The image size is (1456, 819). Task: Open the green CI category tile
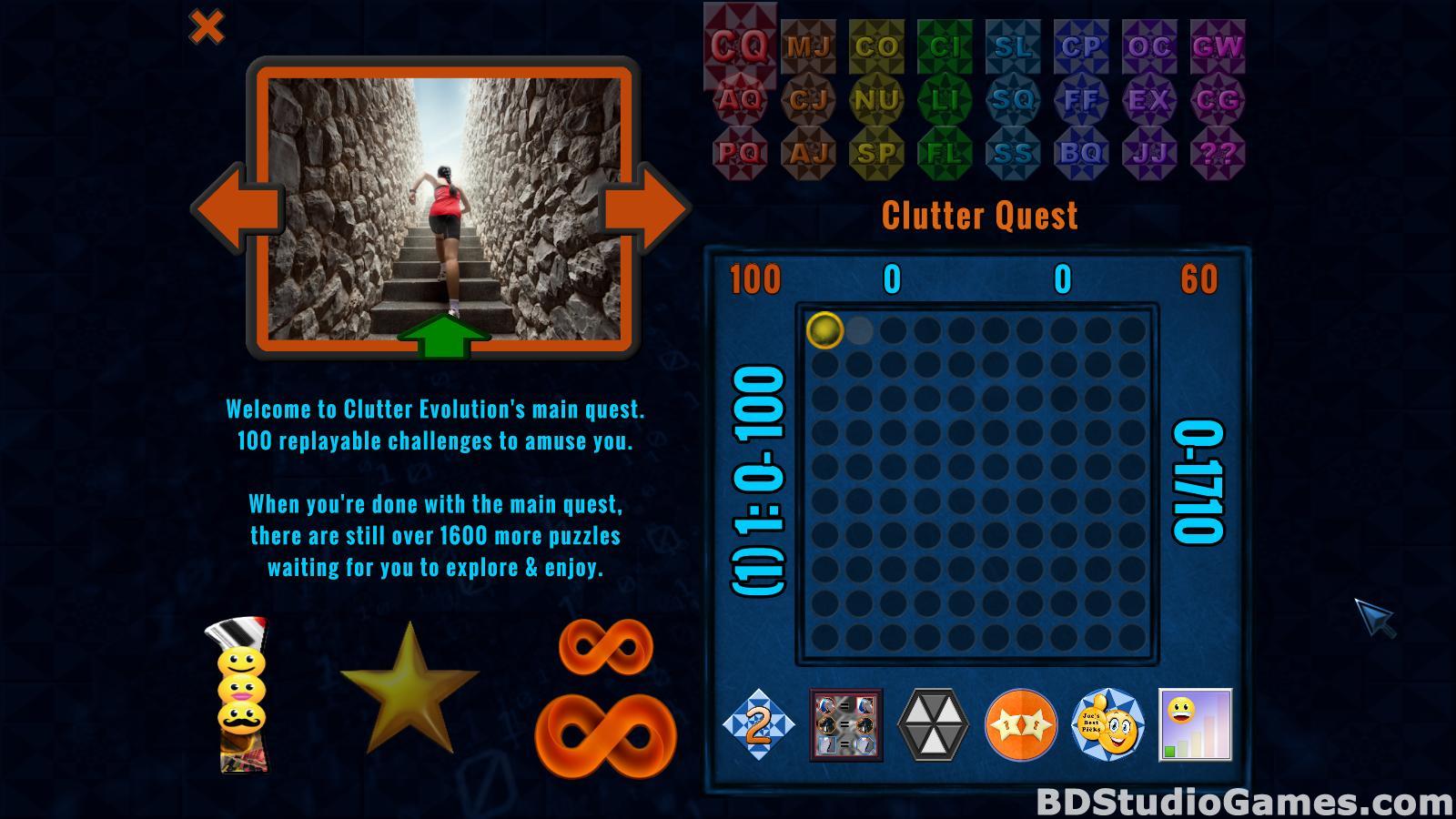[945, 45]
